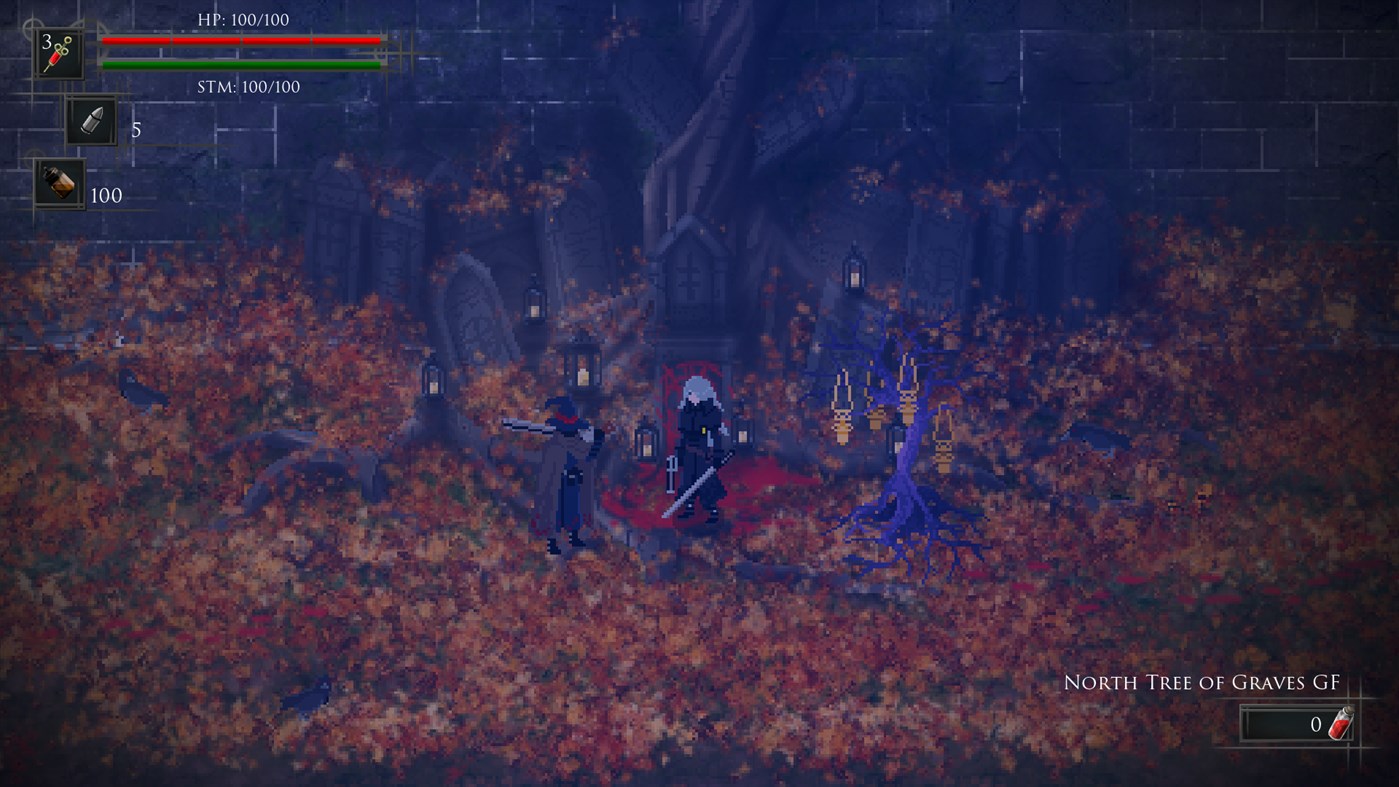Click the red HP bar
This screenshot has width=1399, height=787.
(x=240, y=41)
